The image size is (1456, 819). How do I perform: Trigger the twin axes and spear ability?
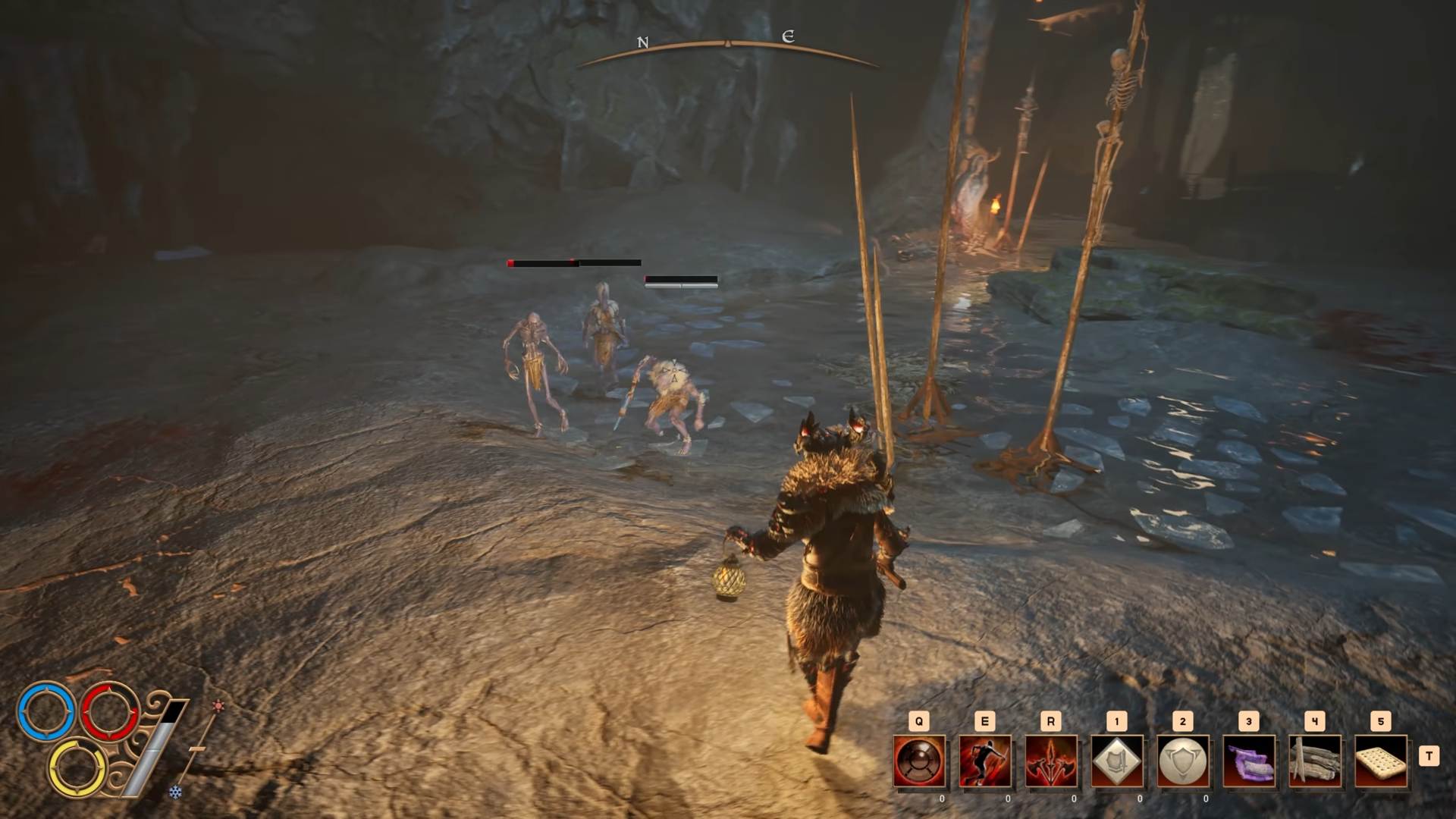(1051, 761)
